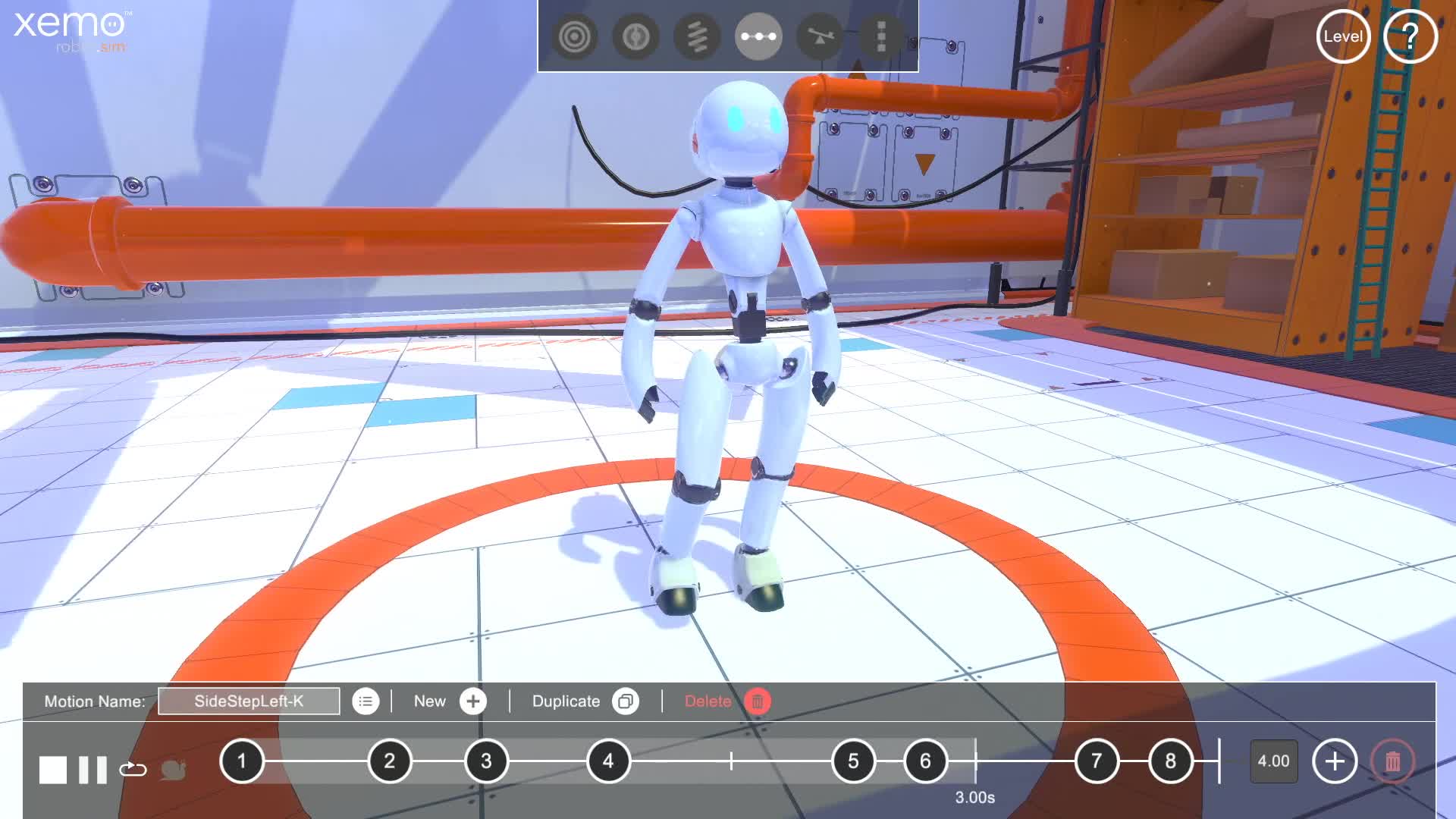Select the stacked squares tool at toolbar right
1456x819 pixels.
coord(880,36)
